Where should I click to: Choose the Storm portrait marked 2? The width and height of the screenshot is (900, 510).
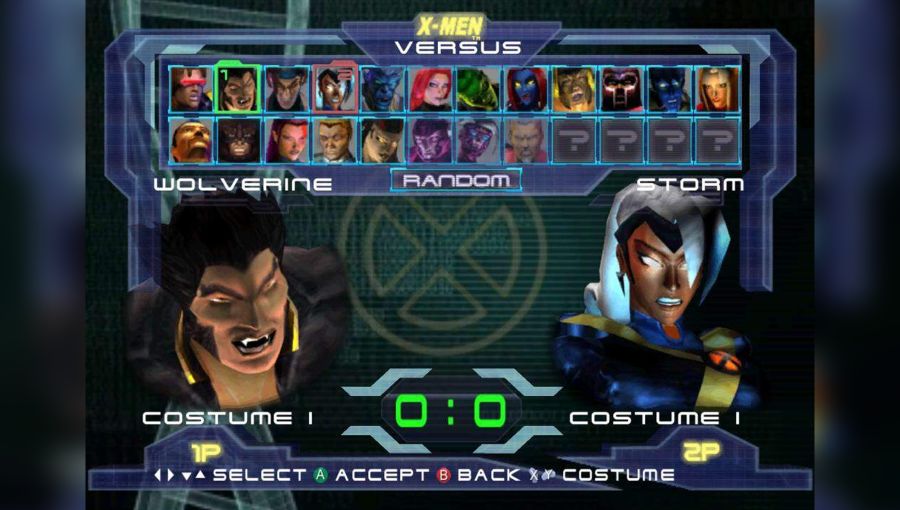point(334,89)
